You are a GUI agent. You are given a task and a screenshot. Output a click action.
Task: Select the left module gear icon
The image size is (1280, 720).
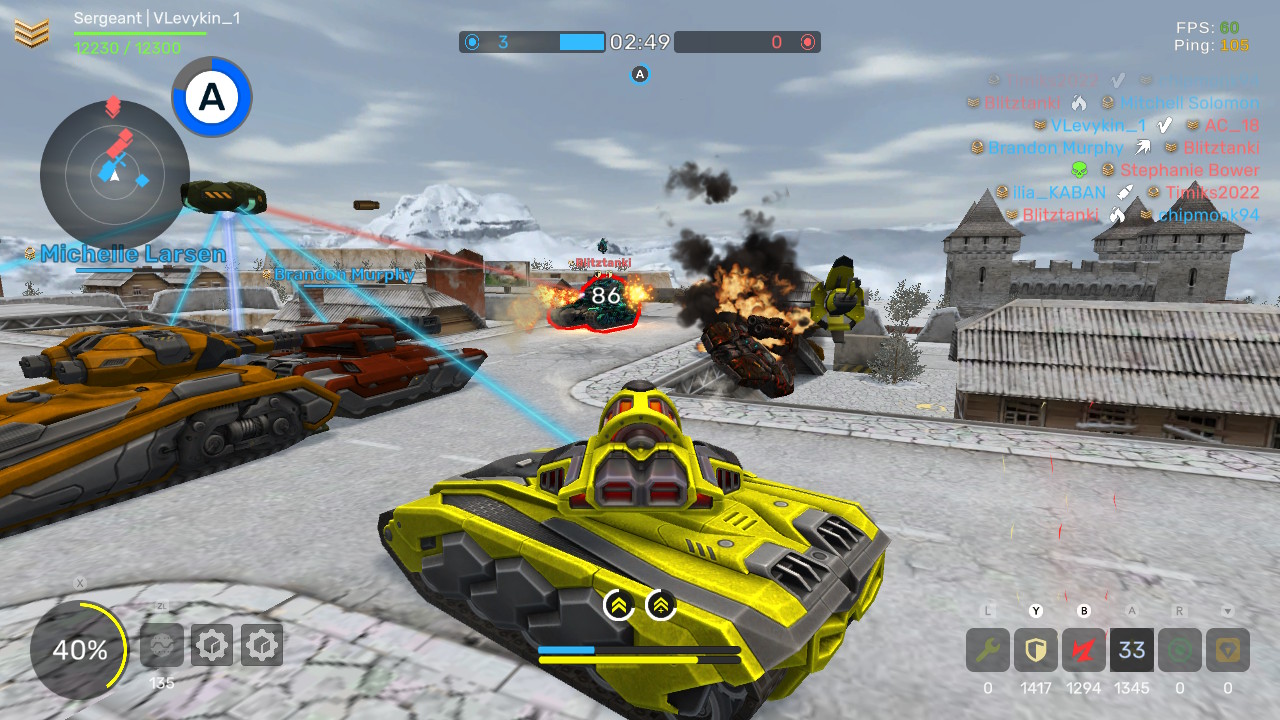pos(212,645)
